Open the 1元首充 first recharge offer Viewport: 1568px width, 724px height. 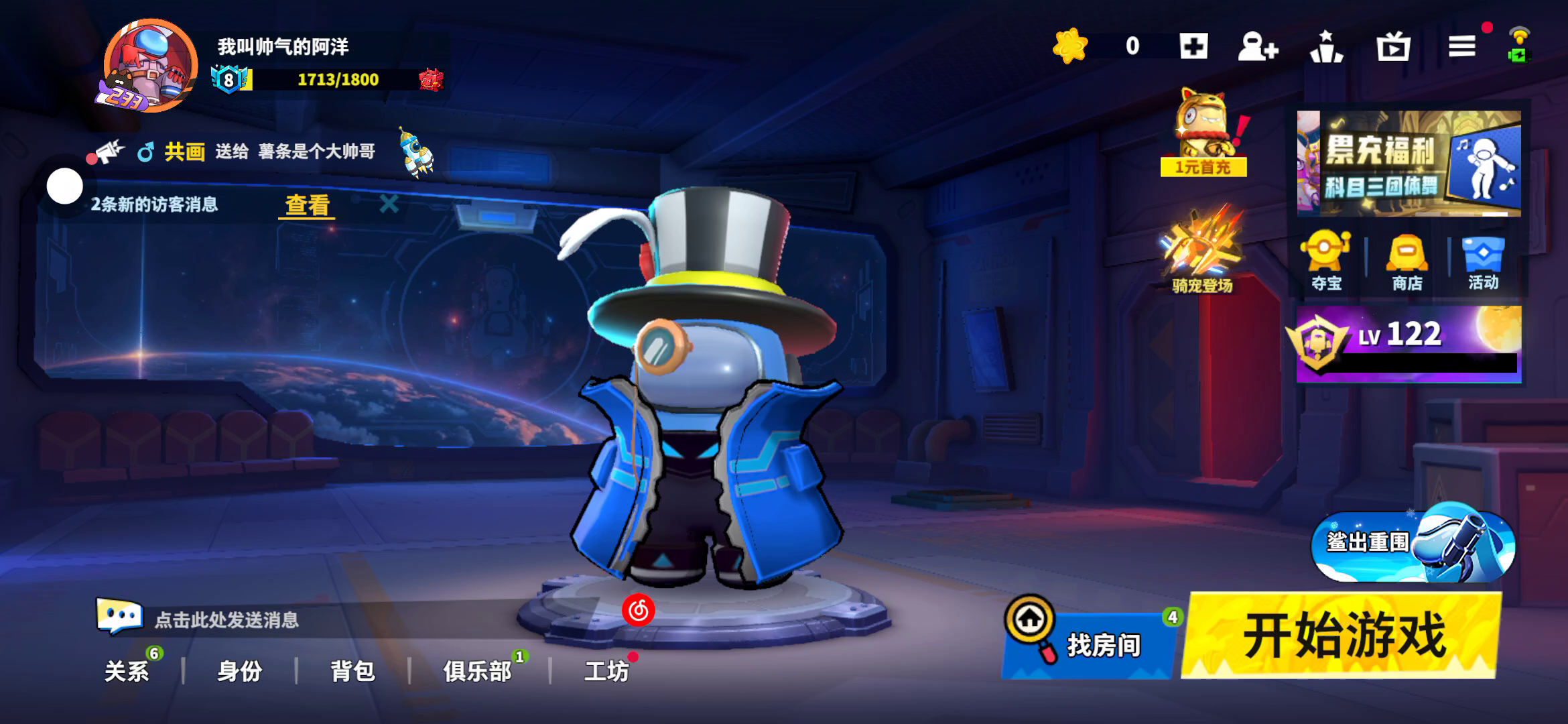(1203, 135)
